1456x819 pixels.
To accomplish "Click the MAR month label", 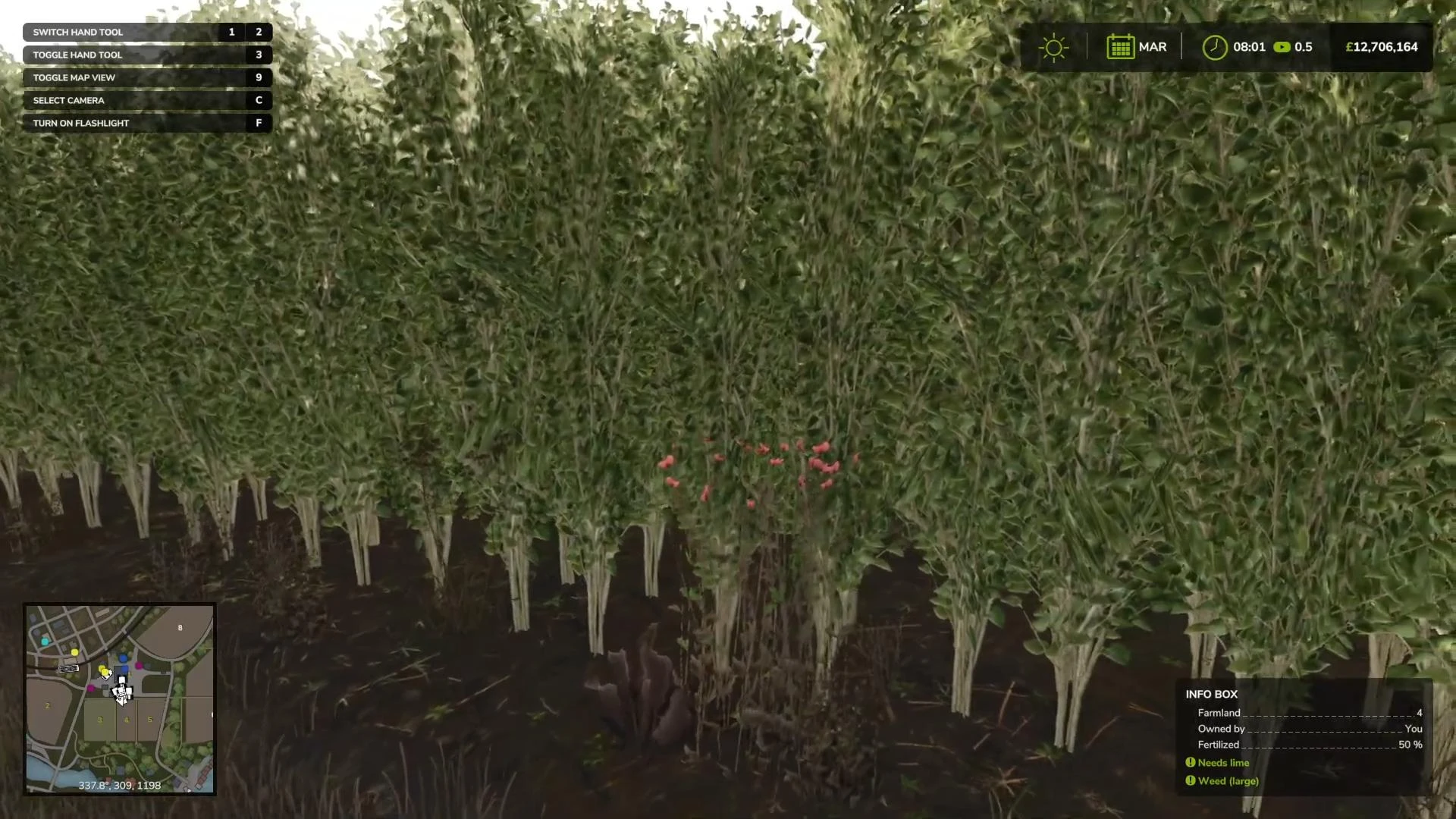I will point(1152,46).
